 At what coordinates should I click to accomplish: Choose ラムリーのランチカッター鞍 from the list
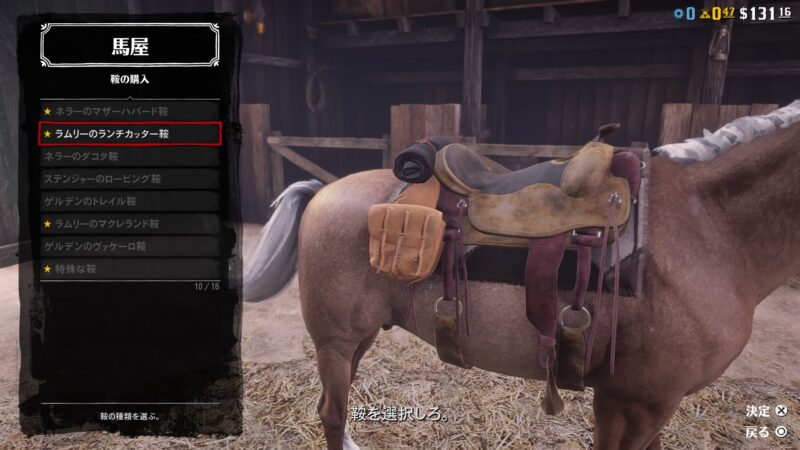(x=129, y=134)
